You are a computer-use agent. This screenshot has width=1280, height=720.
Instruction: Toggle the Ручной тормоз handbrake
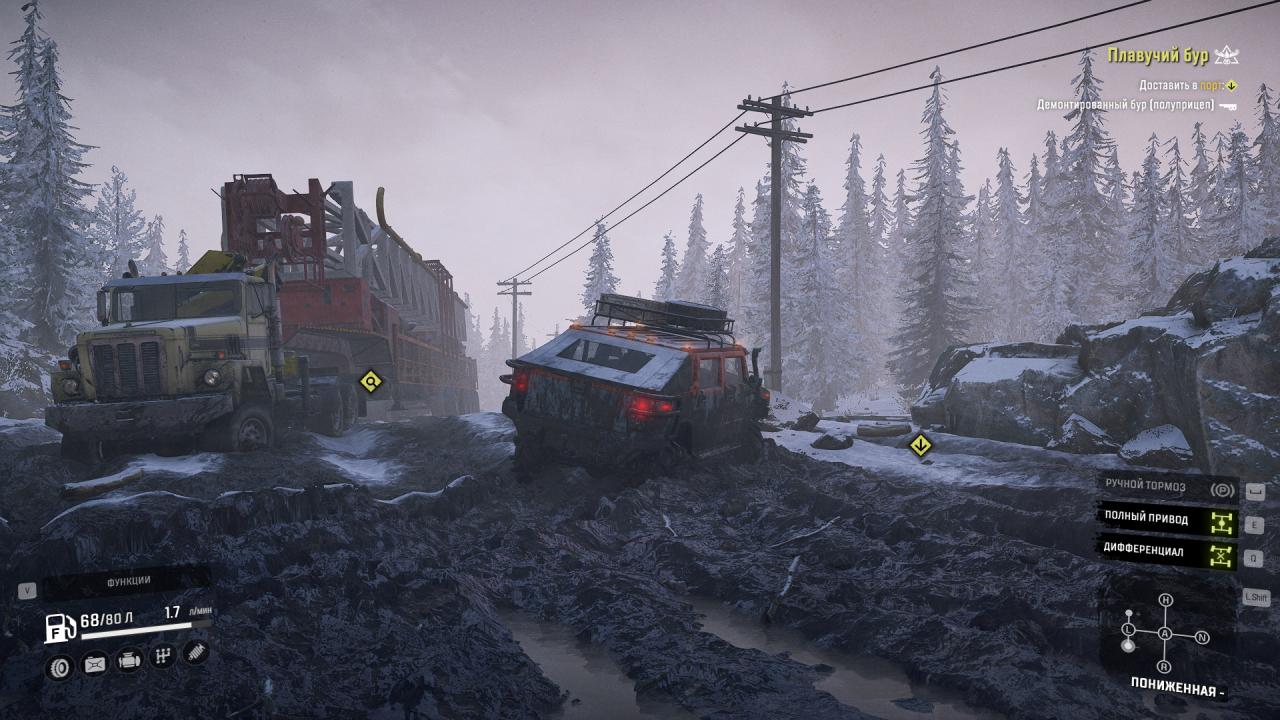pos(1168,487)
